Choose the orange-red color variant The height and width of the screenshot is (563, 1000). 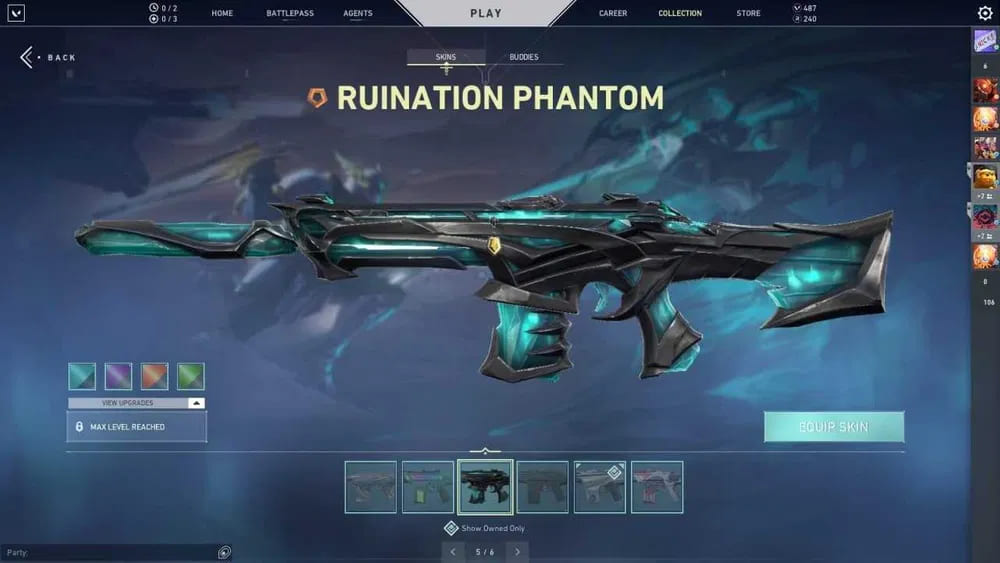[x=154, y=376]
